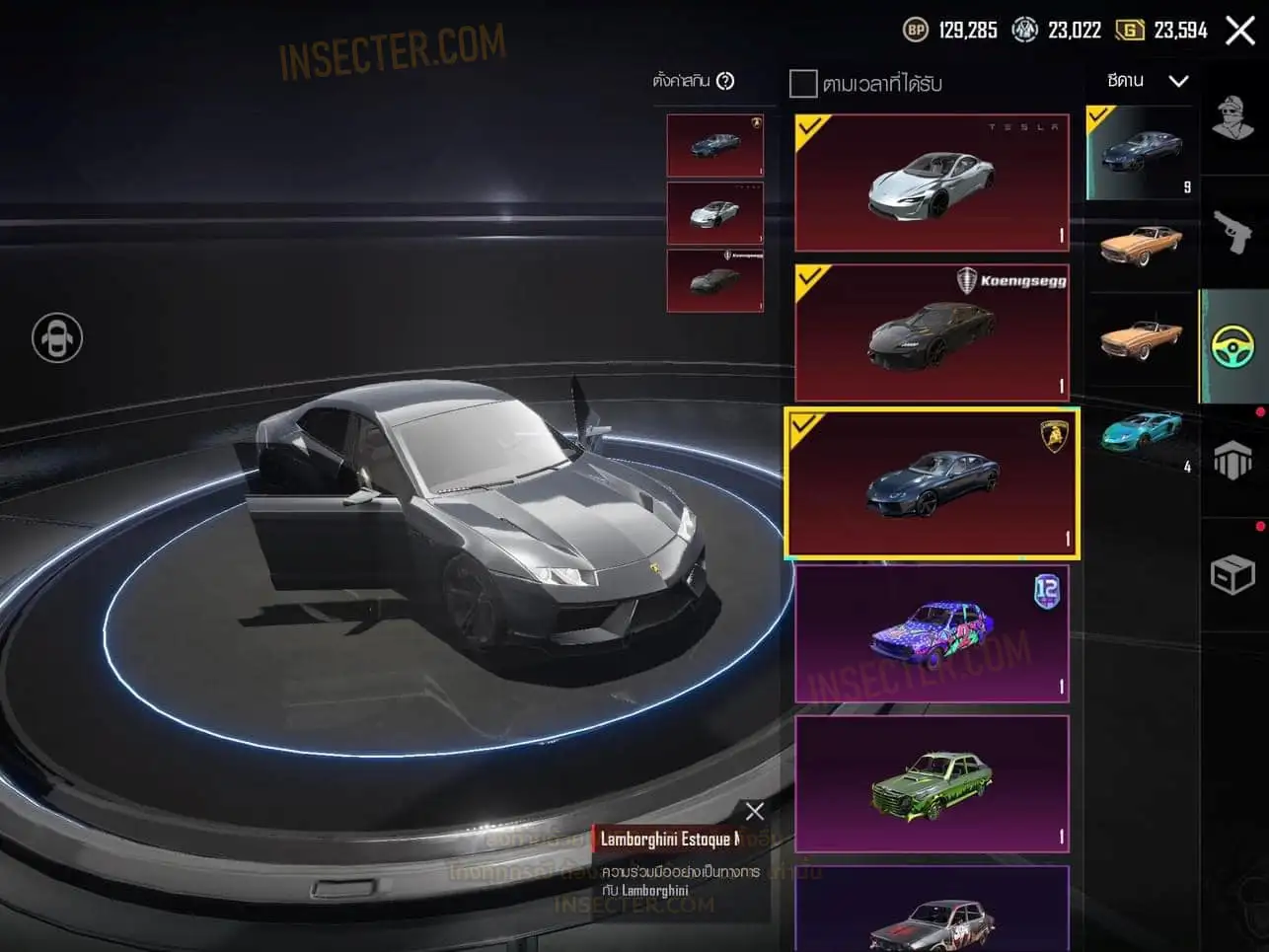Image resolution: width=1269 pixels, height=952 pixels.
Task: Select the neon graffiti sedan skin
Action: [x=932, y=633]
